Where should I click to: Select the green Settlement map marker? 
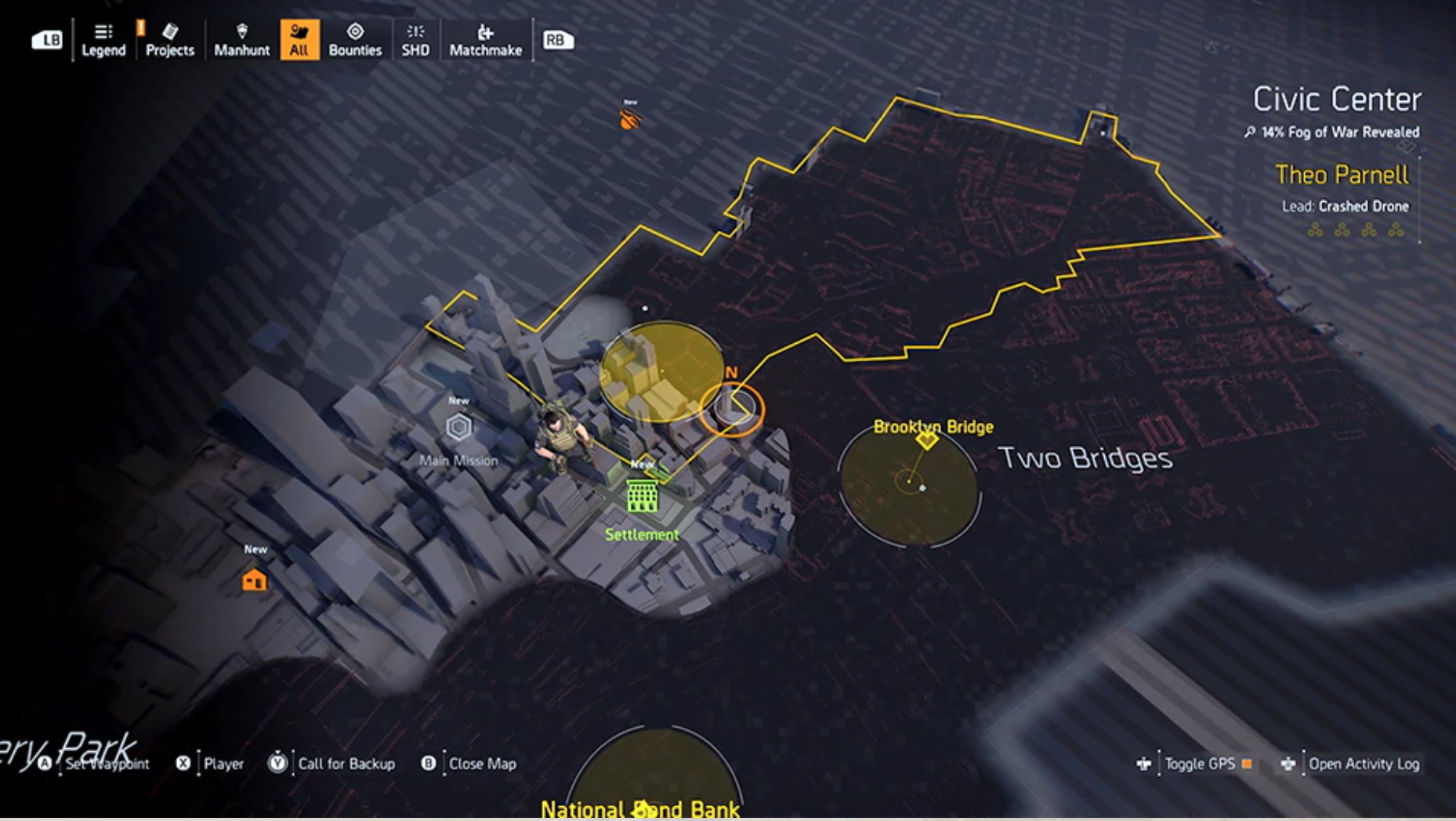pyautogui.click(x=642, y=497)
